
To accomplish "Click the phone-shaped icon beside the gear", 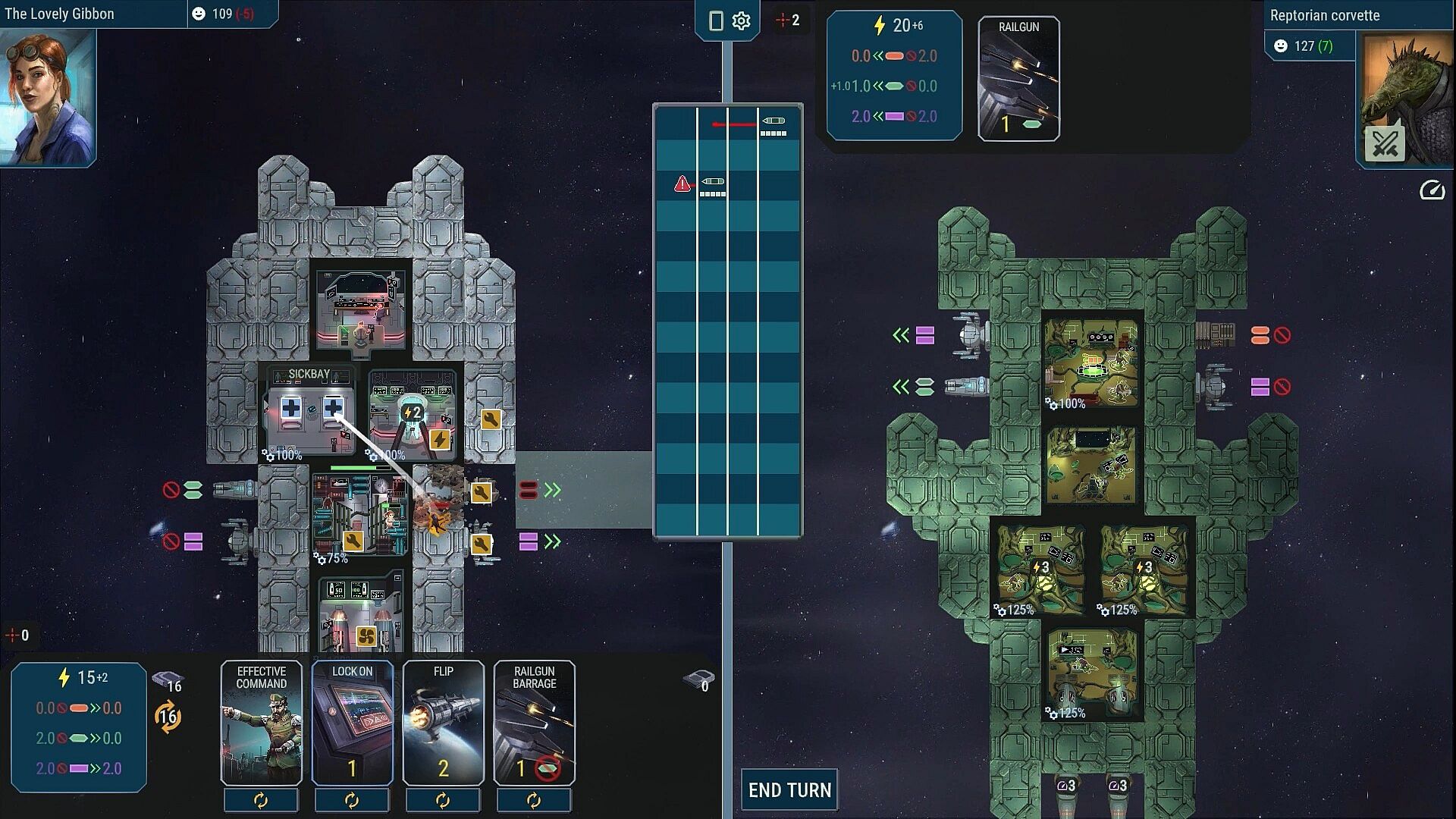I will point(715,21).
